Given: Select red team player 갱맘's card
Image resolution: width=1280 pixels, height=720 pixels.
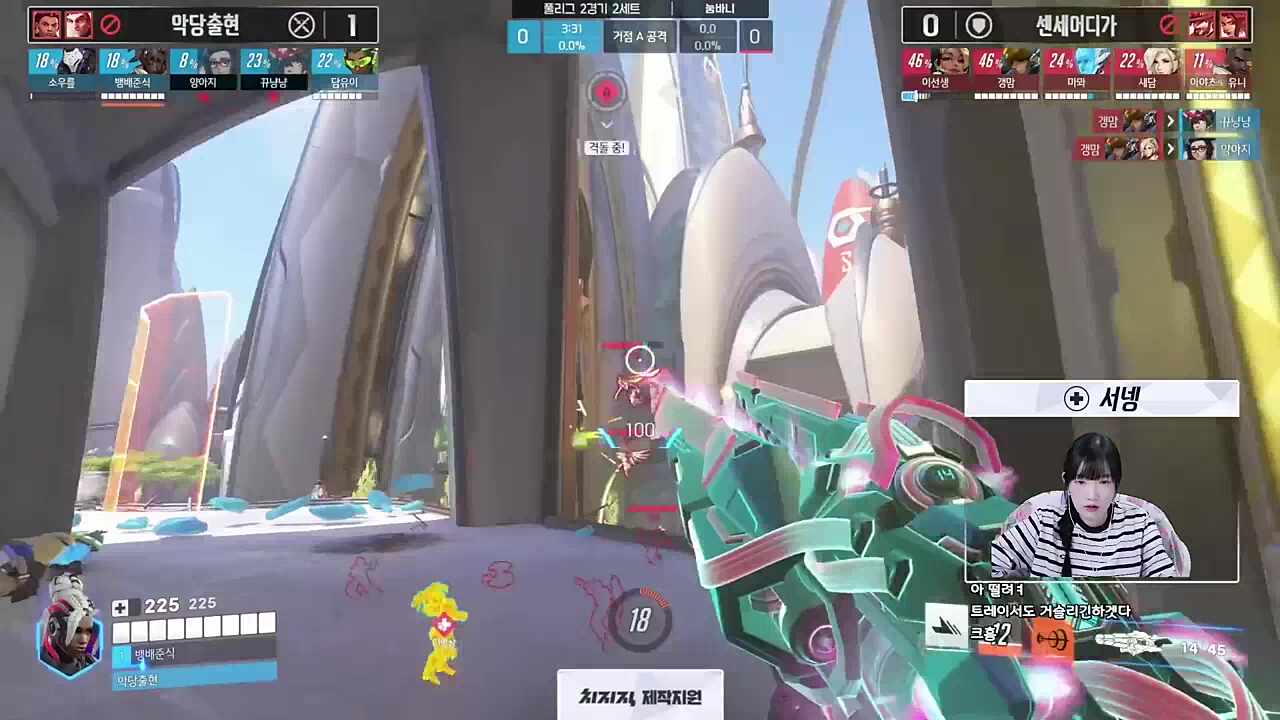Looking at the screenshot, I should (x=1007, y=70).
